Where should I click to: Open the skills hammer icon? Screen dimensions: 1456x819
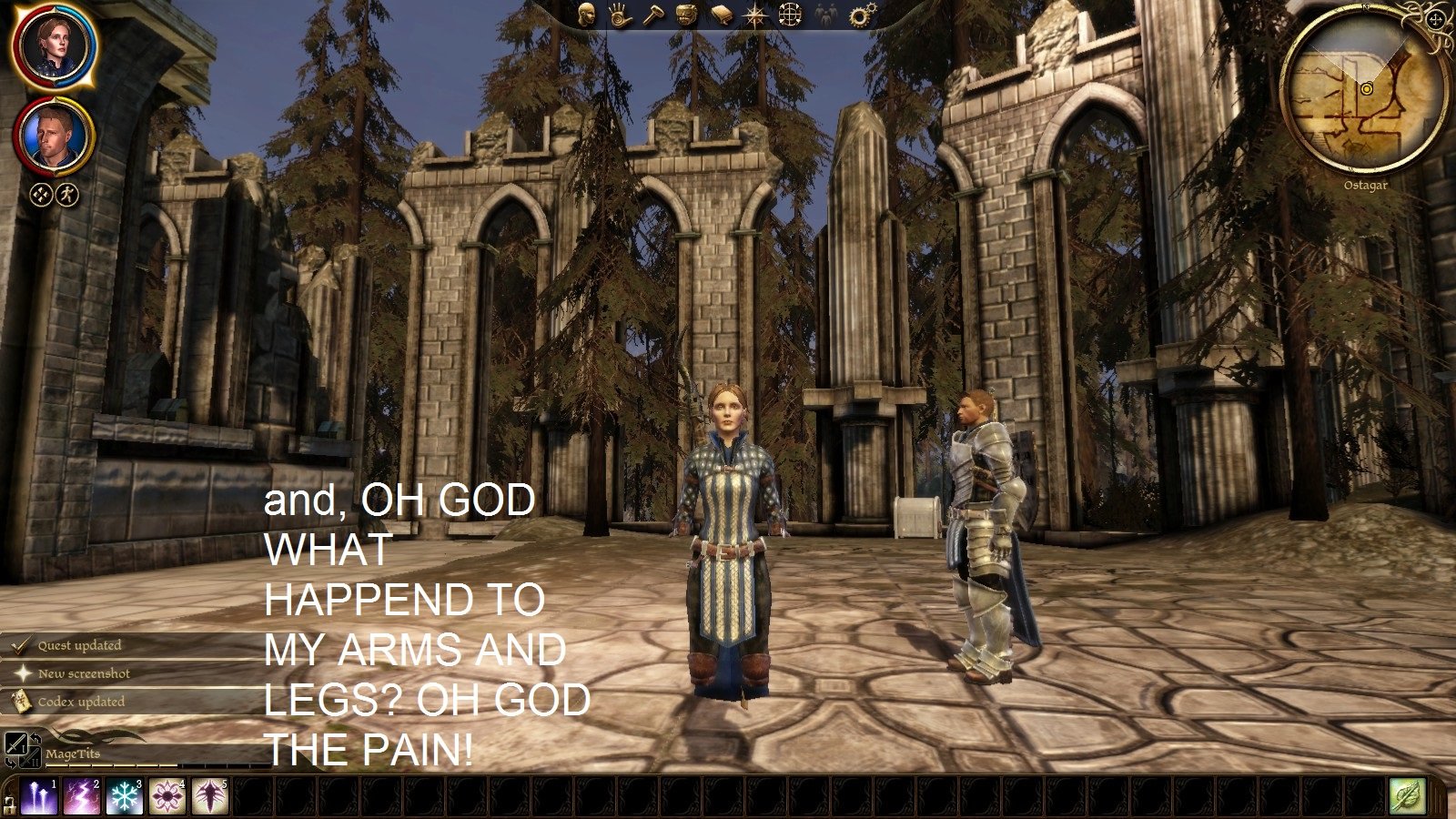[x=652, y=15]
